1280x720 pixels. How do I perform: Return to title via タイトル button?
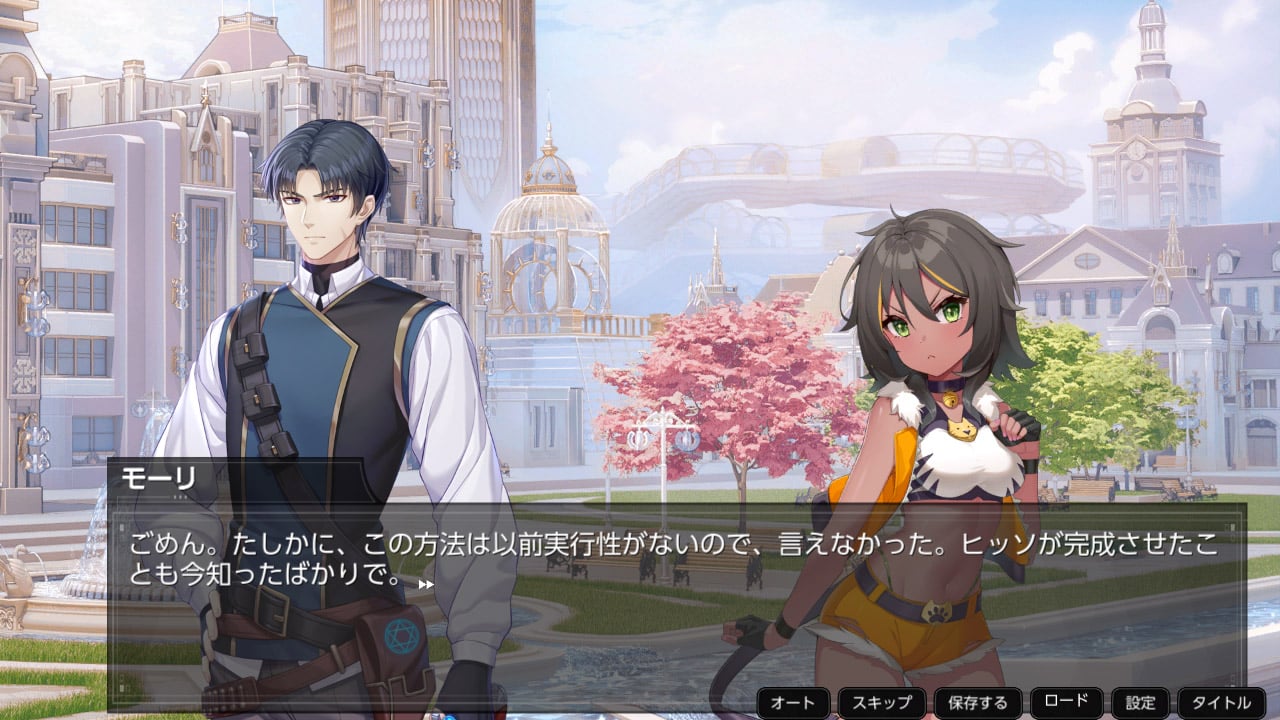(1221, 702)
